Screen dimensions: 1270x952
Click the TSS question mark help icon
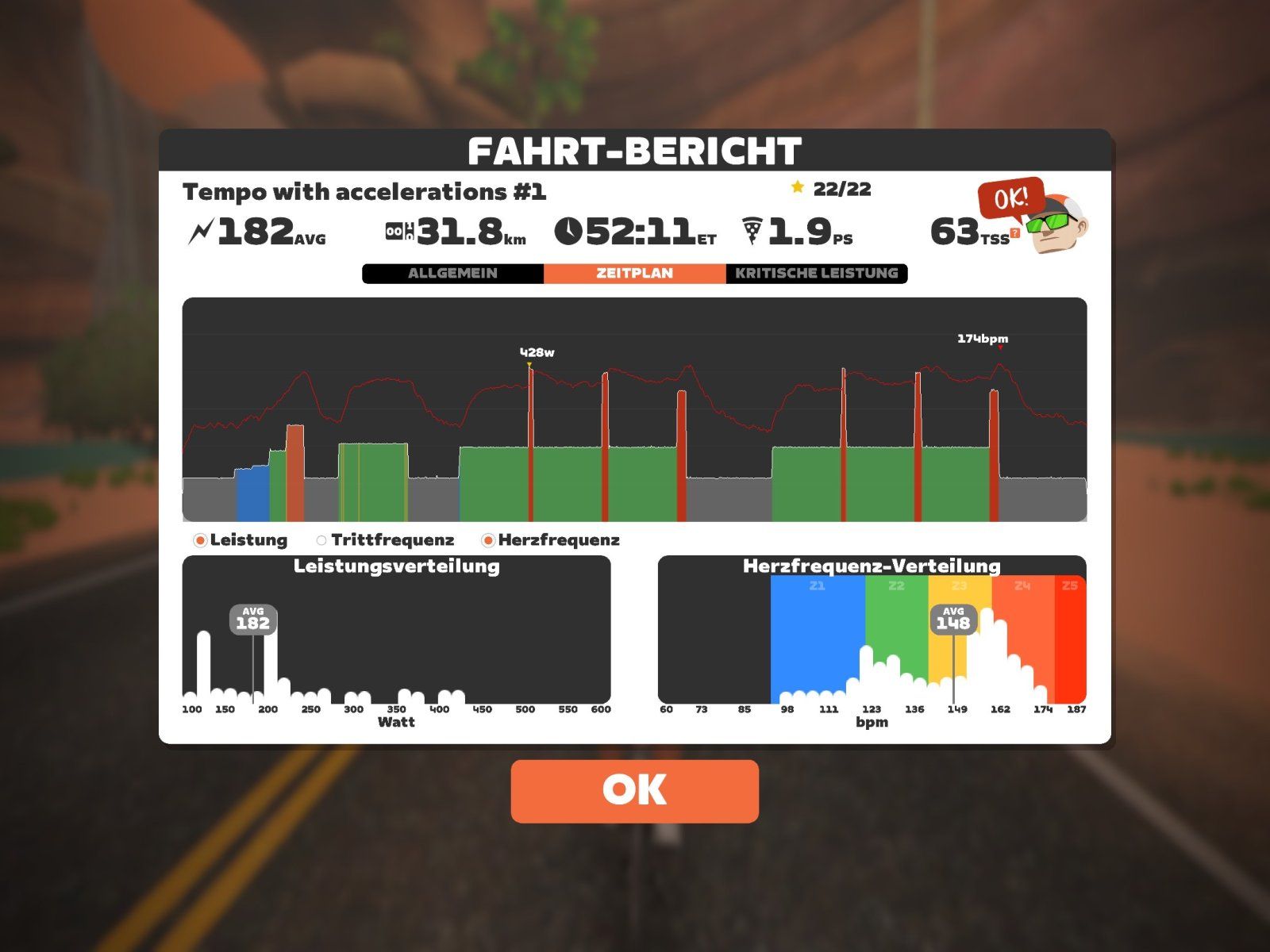pyautogui.click(x=1014, y=233)
